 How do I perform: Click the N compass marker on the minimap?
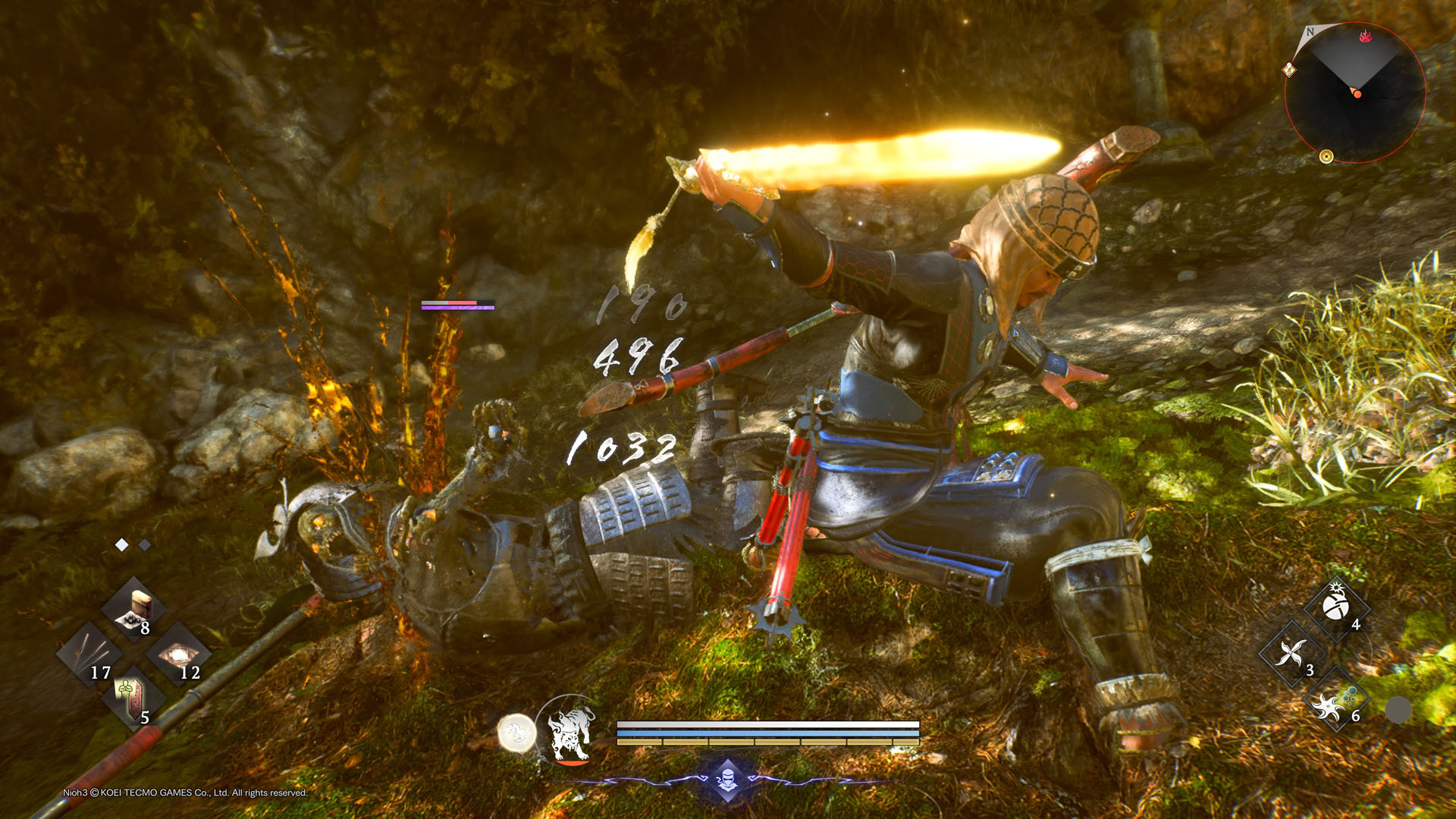1310,33
